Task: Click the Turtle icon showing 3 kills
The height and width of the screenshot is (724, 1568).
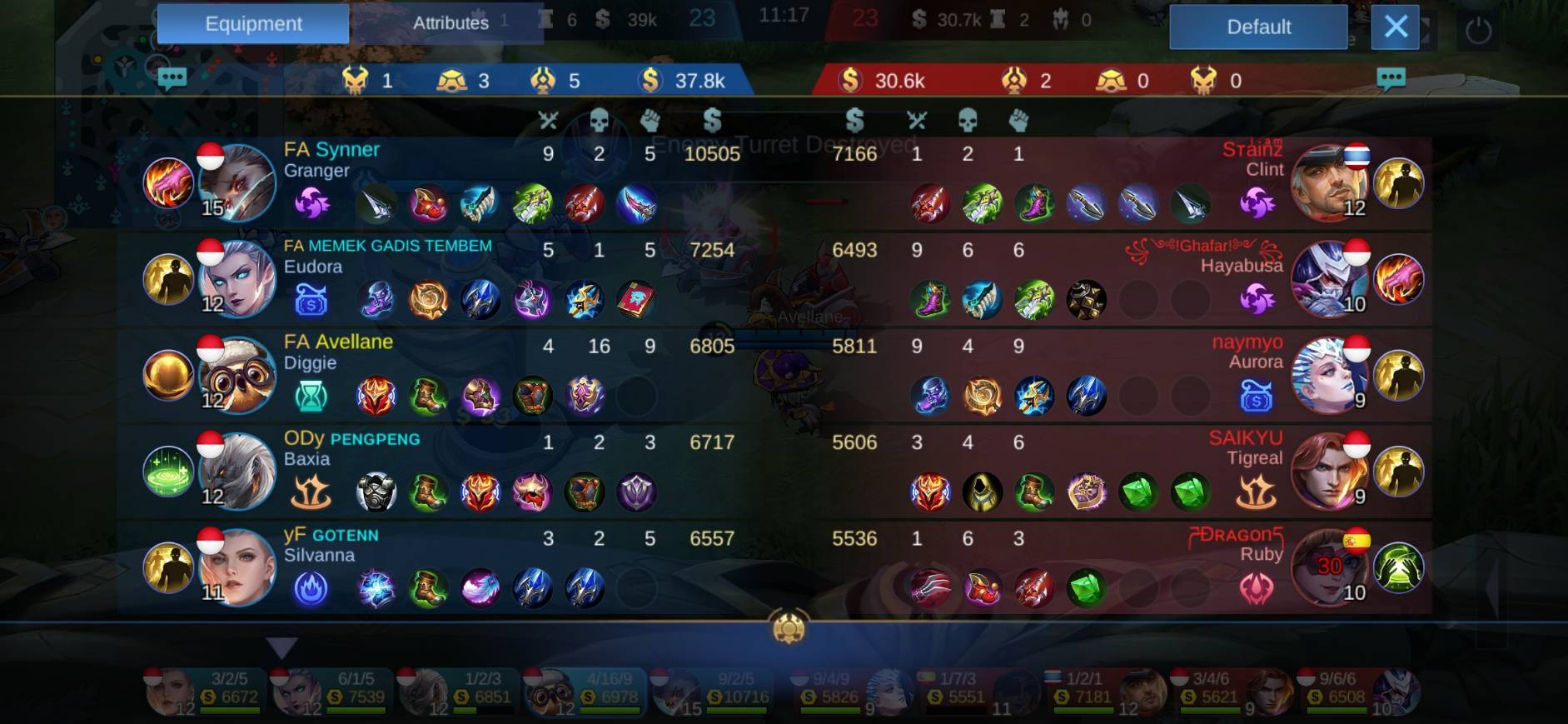Action: coord(450,81)
